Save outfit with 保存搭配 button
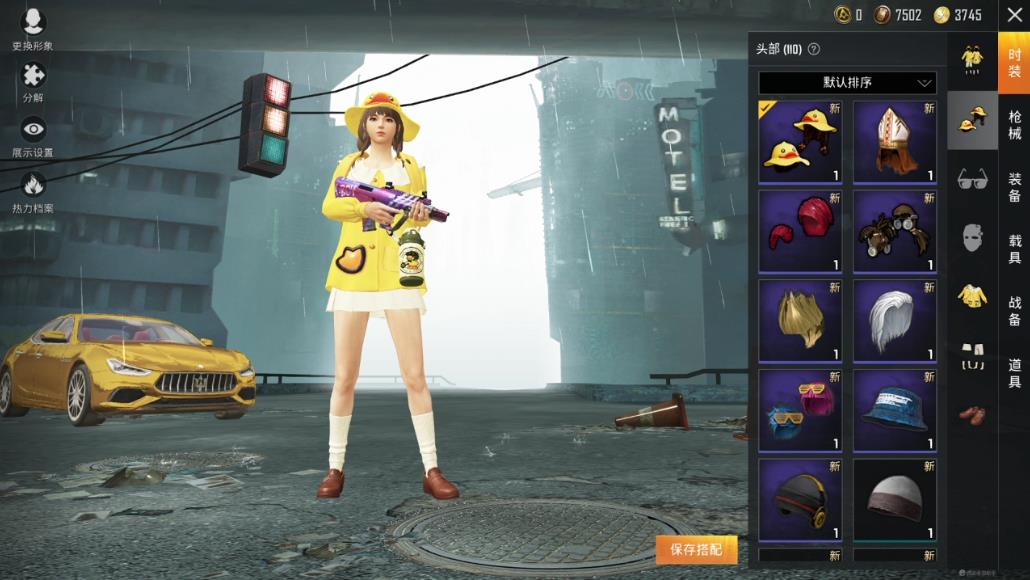Viewport: 1030px width, 580px height. click(x=696, y=549)
